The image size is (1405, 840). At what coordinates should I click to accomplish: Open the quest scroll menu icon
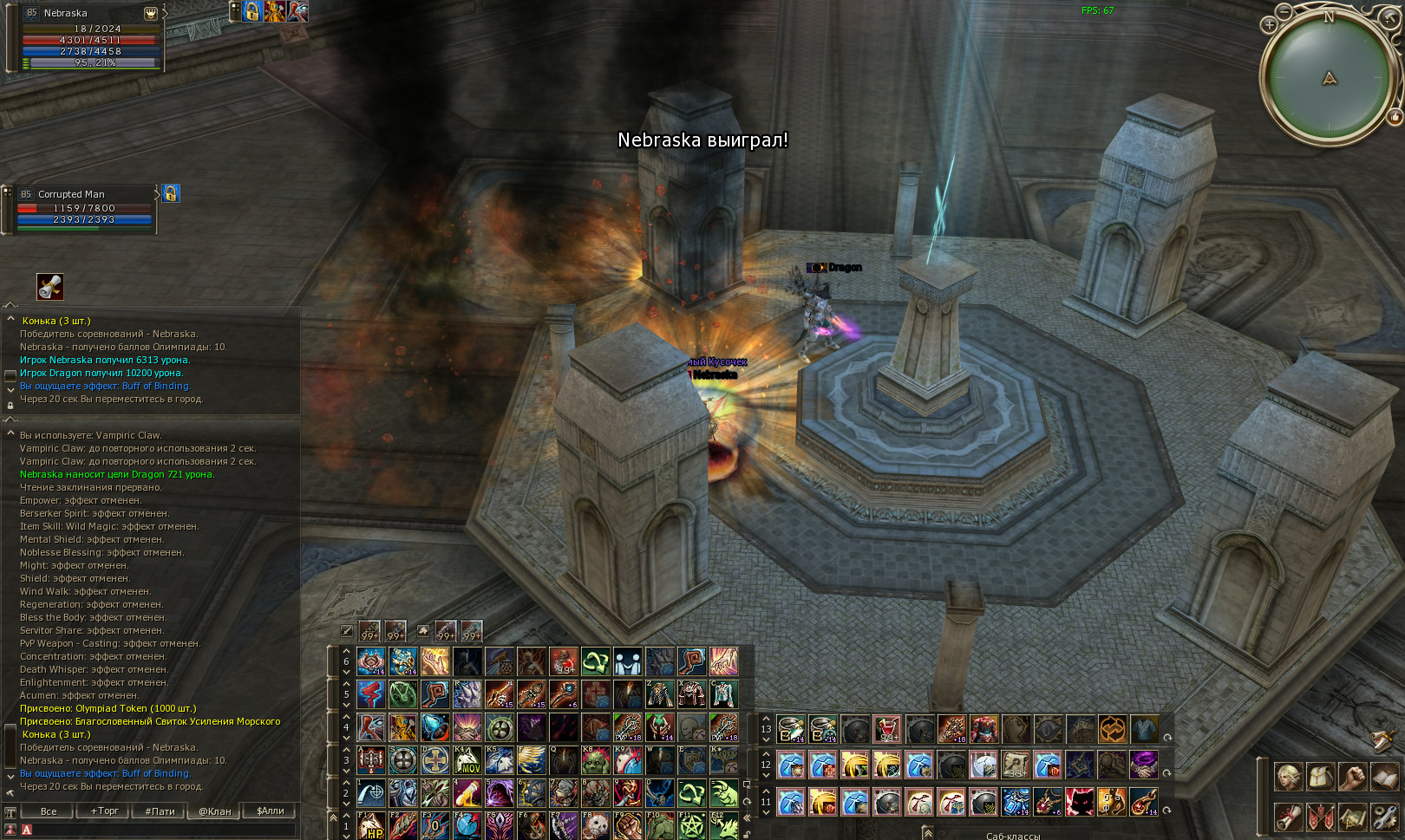tap(1288, 817)
